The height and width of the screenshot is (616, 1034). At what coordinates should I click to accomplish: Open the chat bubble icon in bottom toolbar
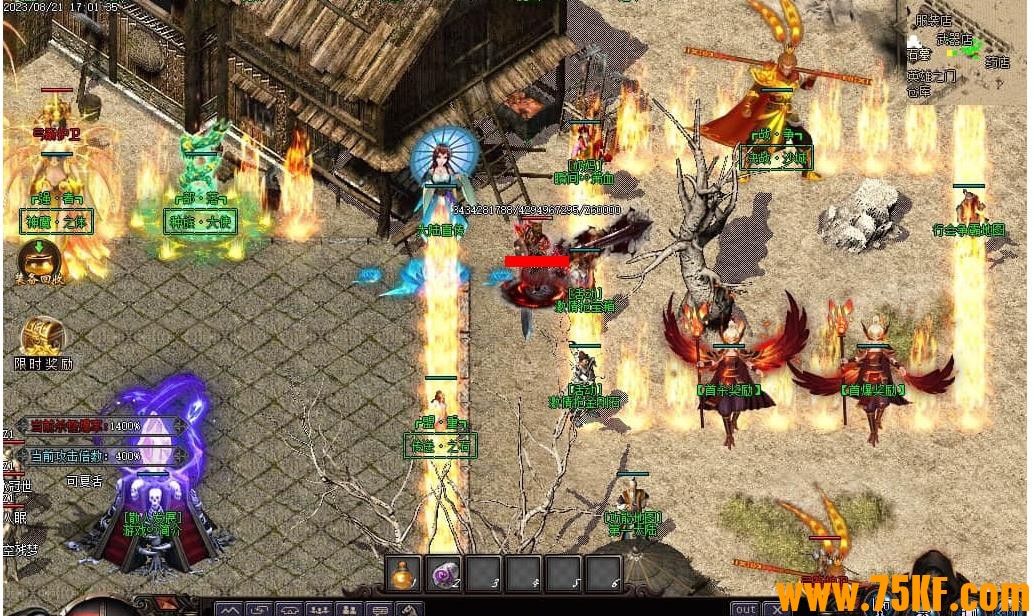(379, 609)
